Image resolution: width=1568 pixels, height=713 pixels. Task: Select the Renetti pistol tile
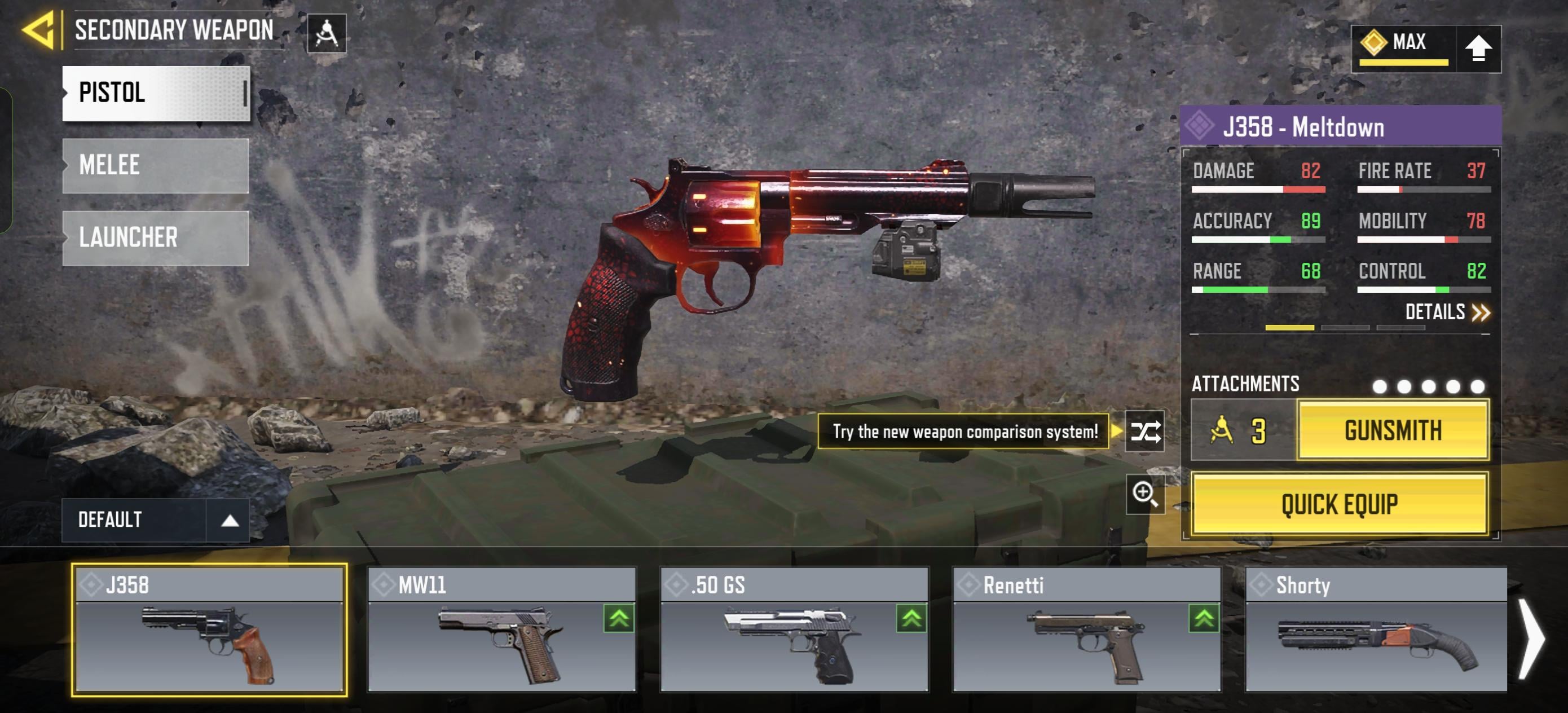coord(1086,630)
